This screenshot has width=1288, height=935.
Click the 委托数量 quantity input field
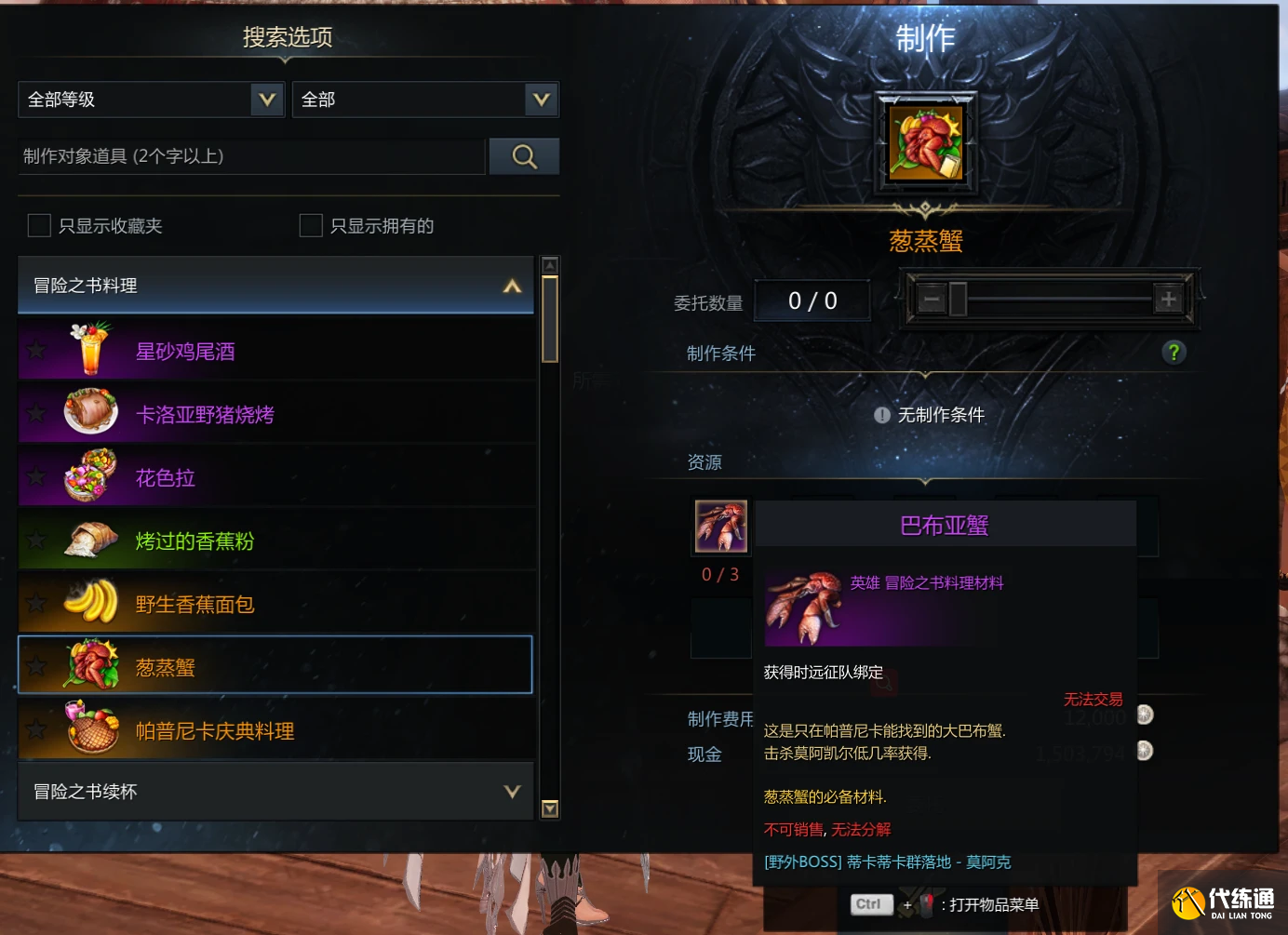tap(812, 300)
